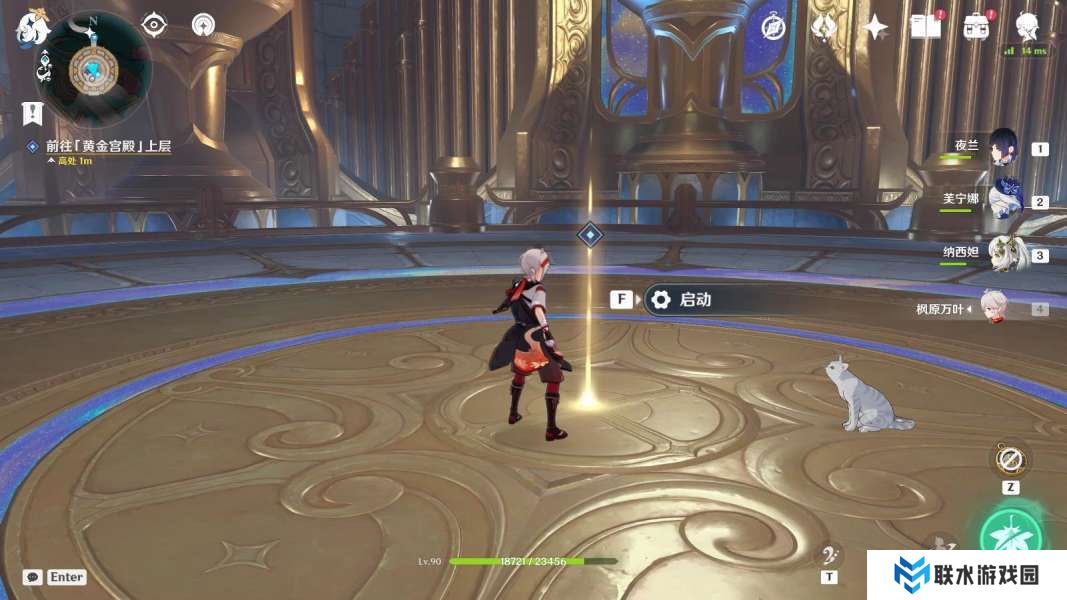Open the quest menu bookmark icon
This screenshot has height=600, width=1067.
coord(32,113)
